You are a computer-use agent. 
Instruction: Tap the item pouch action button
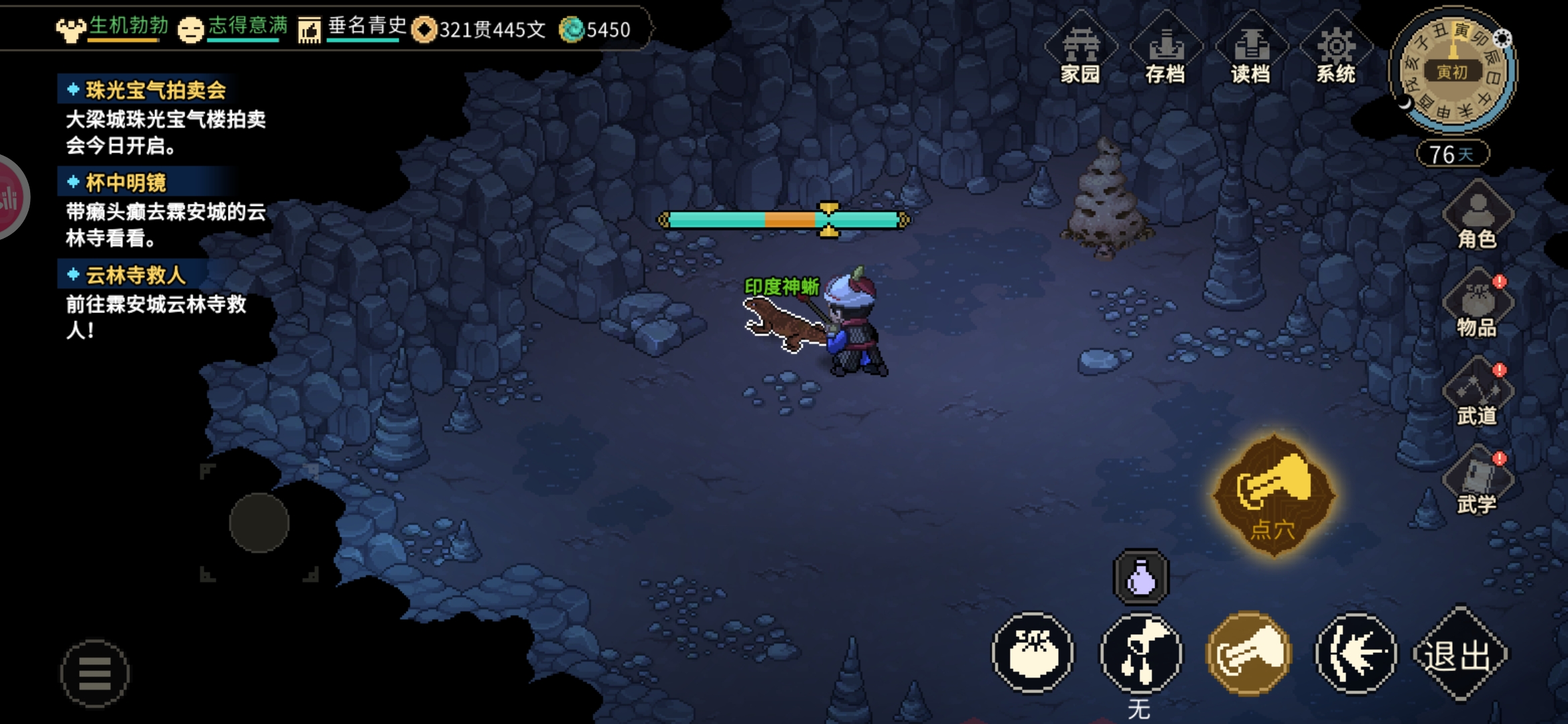tap(1033, 654)
